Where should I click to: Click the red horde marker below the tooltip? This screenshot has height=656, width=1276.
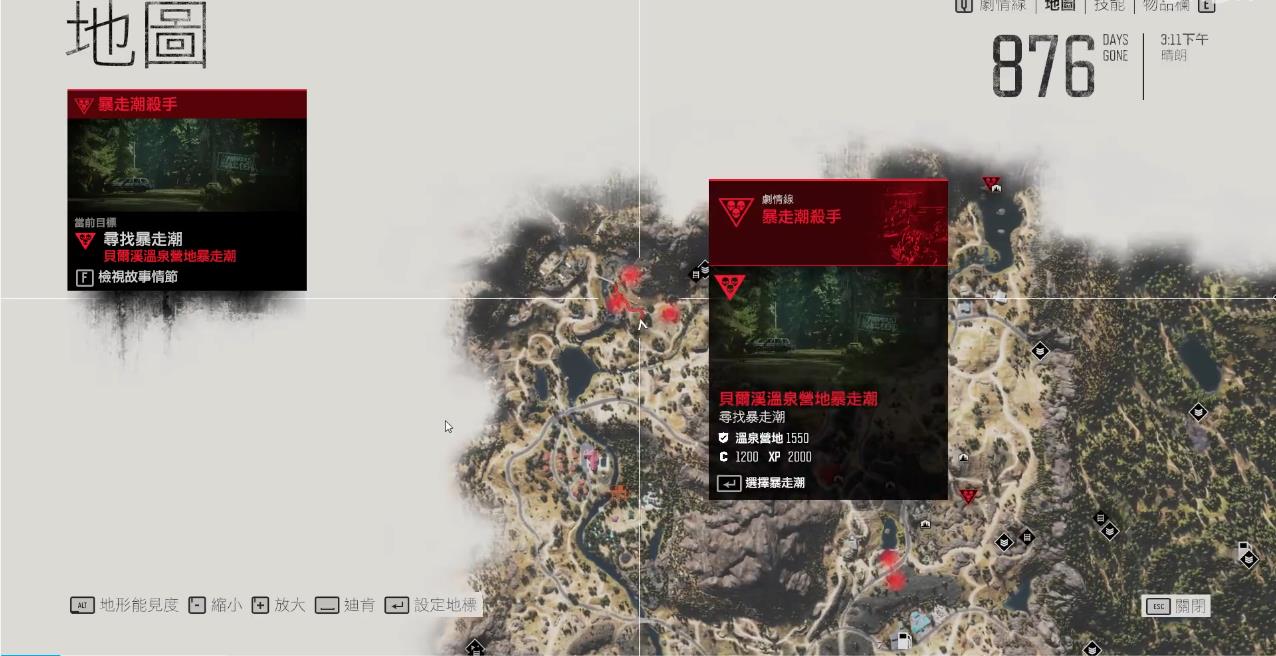(968, 496)
